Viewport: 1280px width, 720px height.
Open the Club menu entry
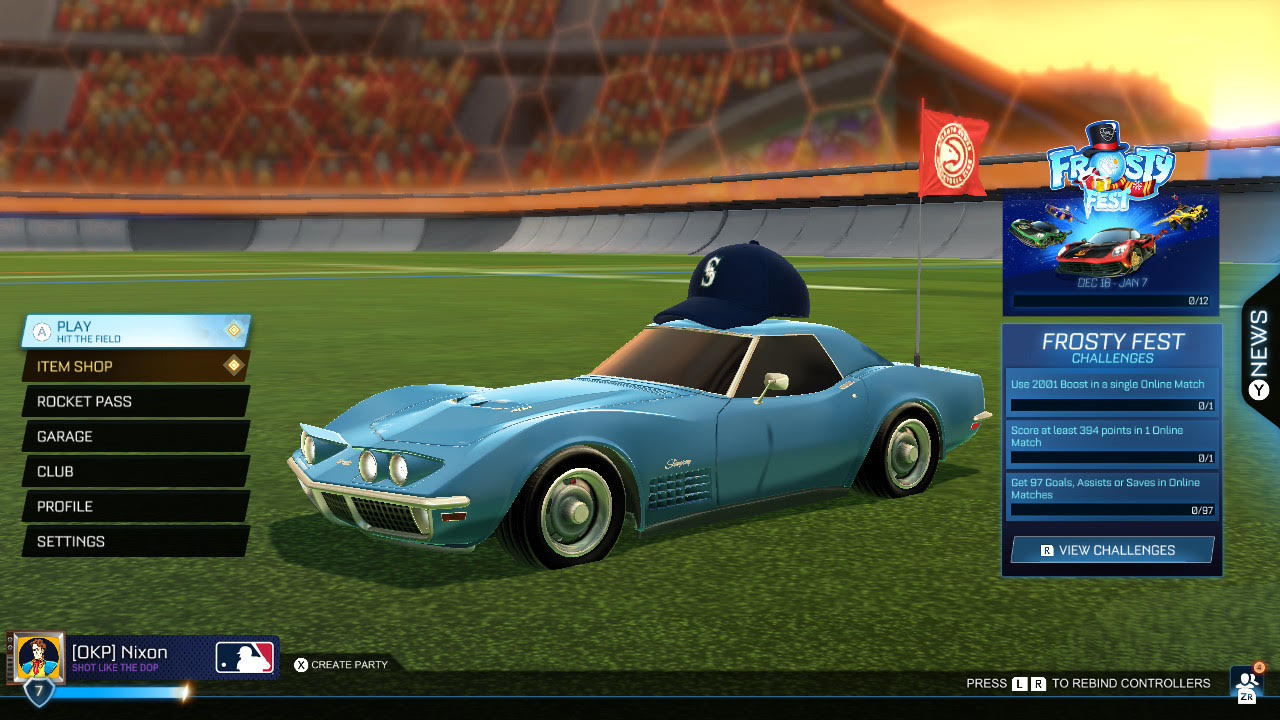point(135,471)
